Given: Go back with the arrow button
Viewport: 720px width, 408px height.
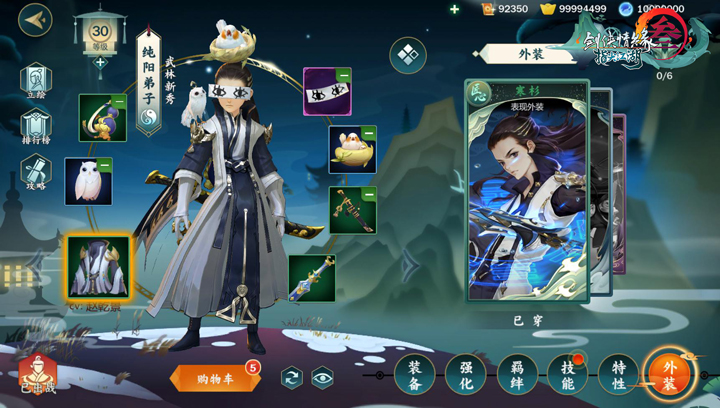Looking at the screenshot, I should [35, 20].
